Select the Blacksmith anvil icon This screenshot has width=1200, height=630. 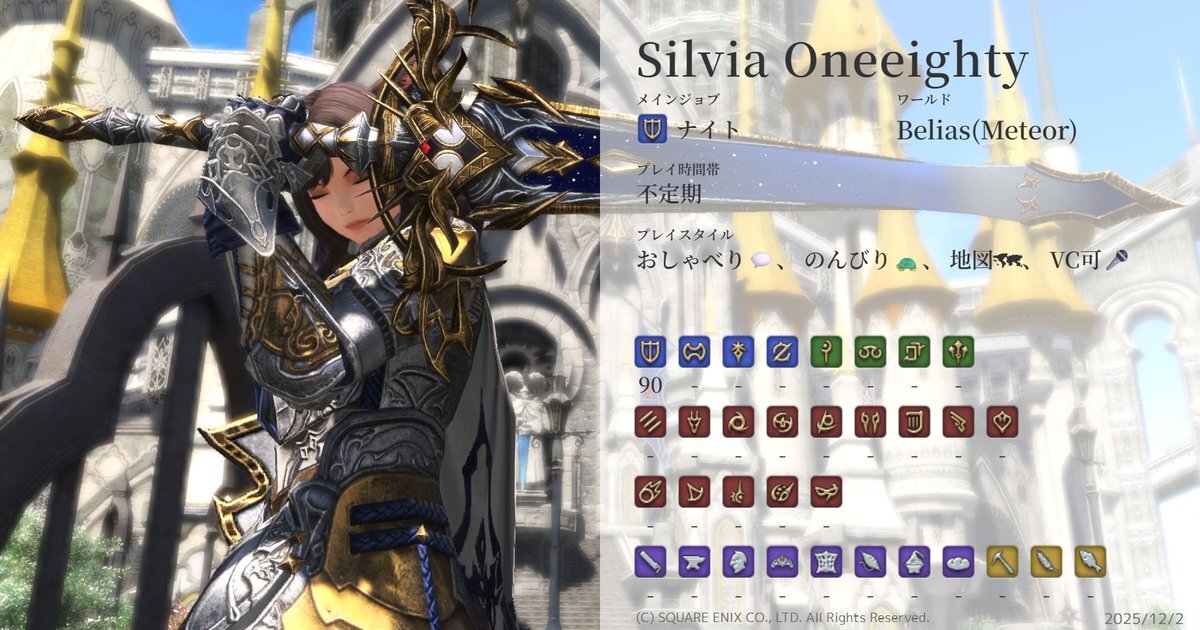(x=694, y=561)
